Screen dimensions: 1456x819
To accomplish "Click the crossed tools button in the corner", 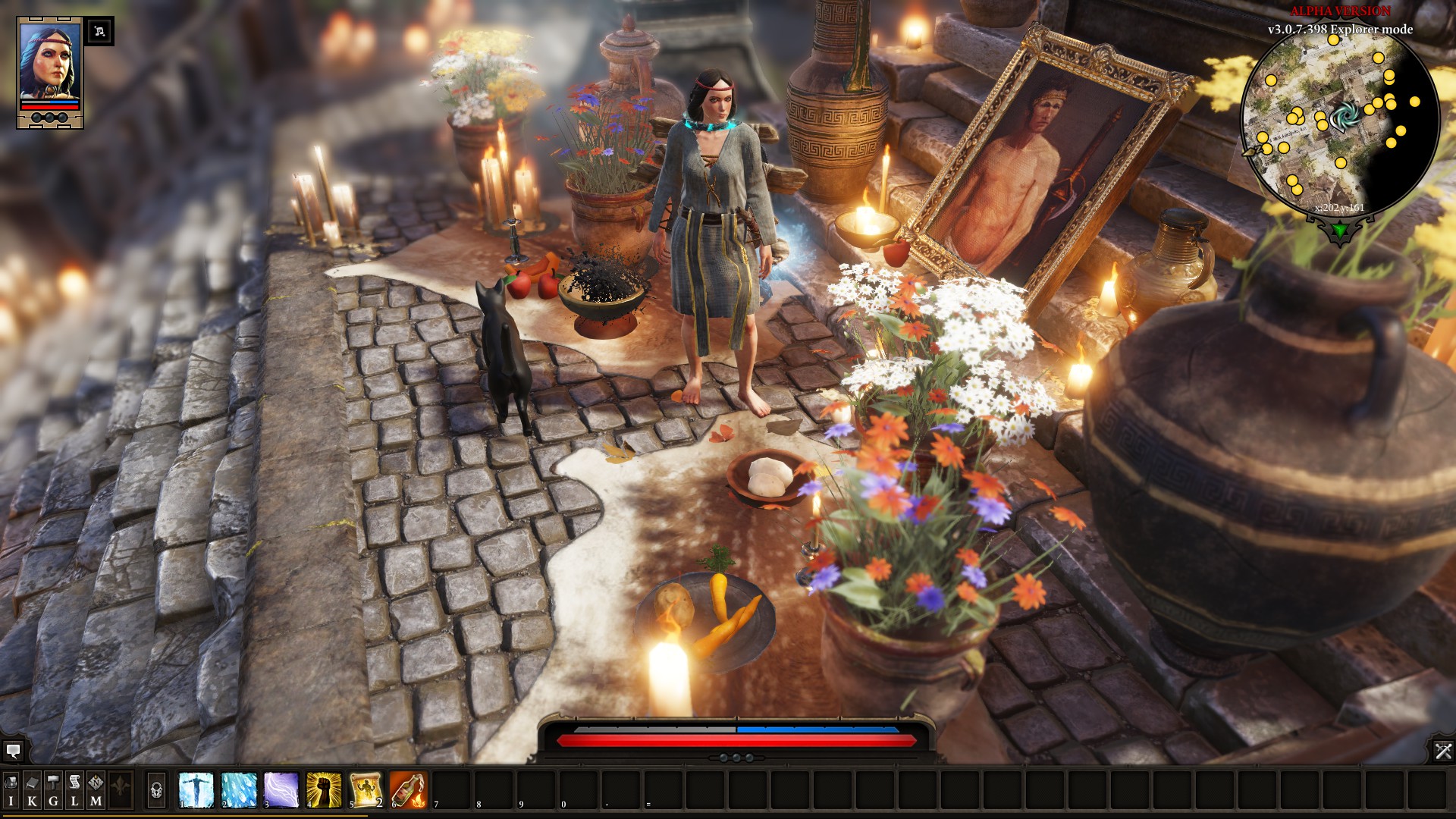I will 1442,751.
